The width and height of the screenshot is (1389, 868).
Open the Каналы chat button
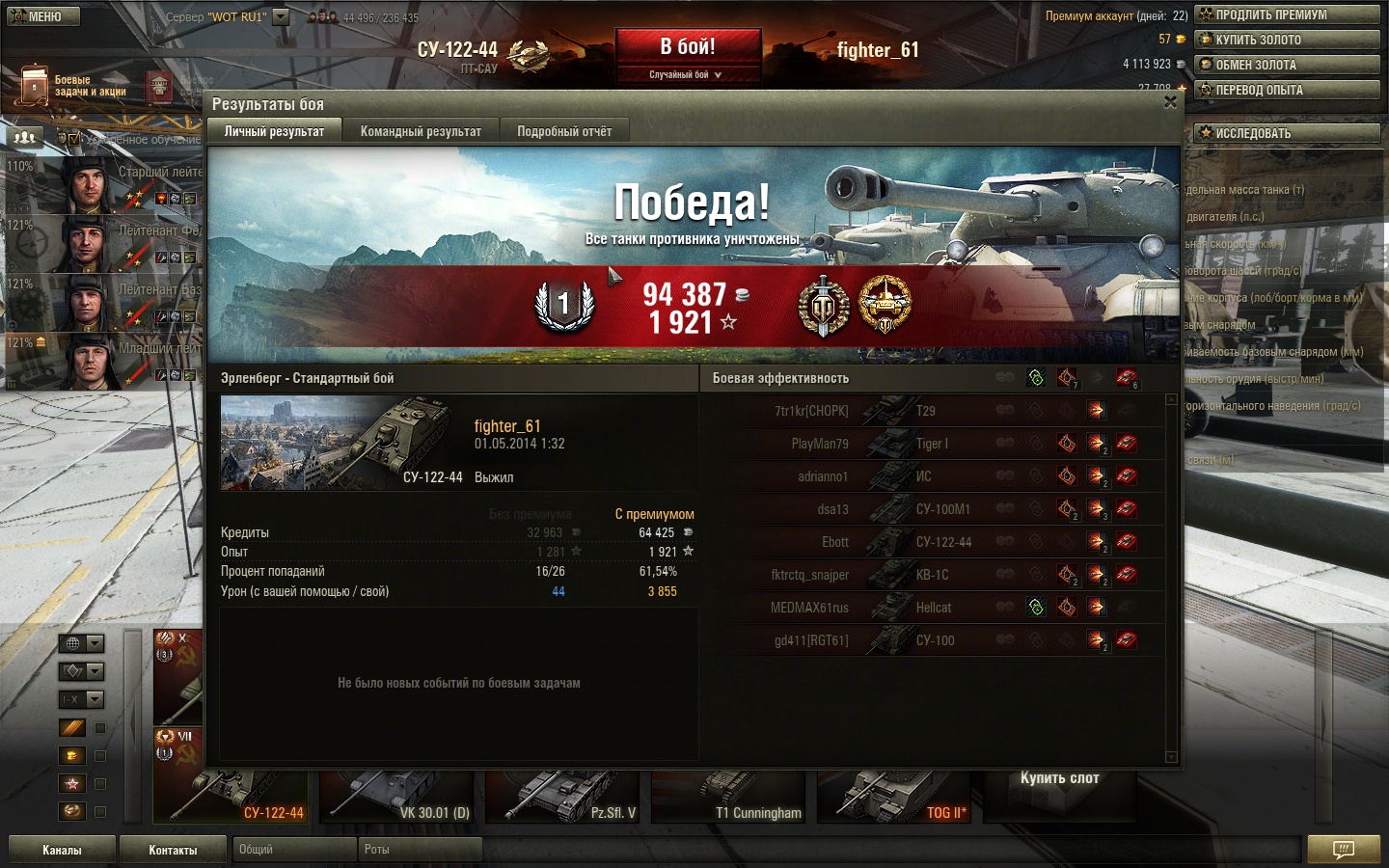[x=62, y=850]
